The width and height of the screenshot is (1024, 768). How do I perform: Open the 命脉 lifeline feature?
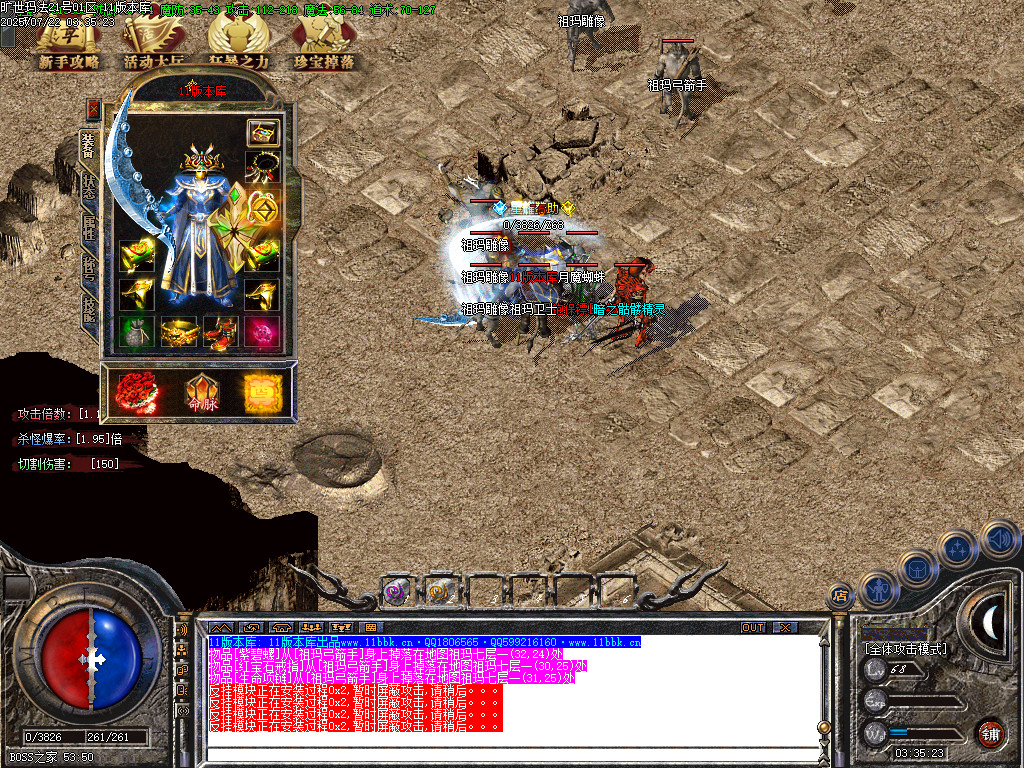(x=200, y=392)
